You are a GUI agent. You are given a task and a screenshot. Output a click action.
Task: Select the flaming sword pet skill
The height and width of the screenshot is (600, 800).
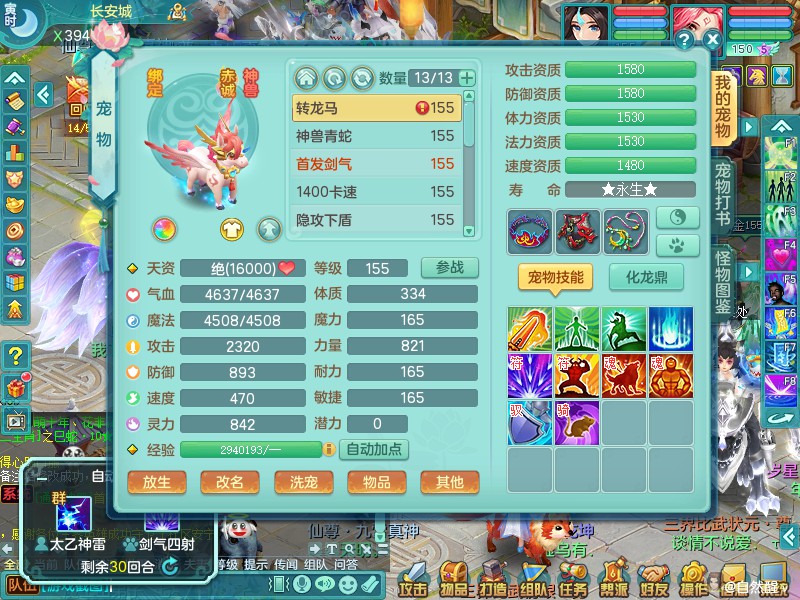click(529, 328)
